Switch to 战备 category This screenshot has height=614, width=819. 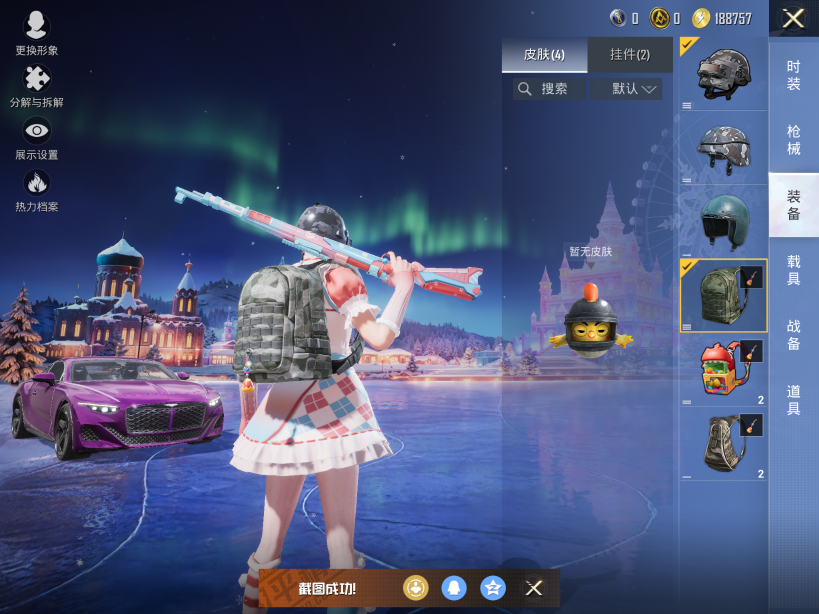(x=793, y=334)
